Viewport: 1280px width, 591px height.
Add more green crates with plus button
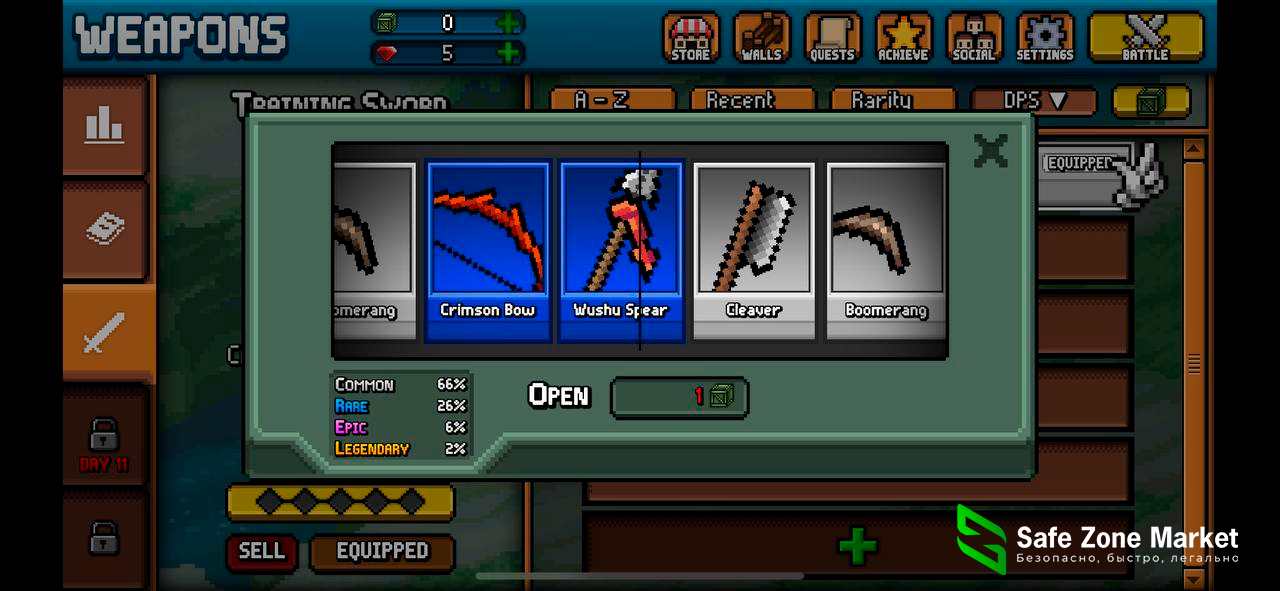(508, 23)
